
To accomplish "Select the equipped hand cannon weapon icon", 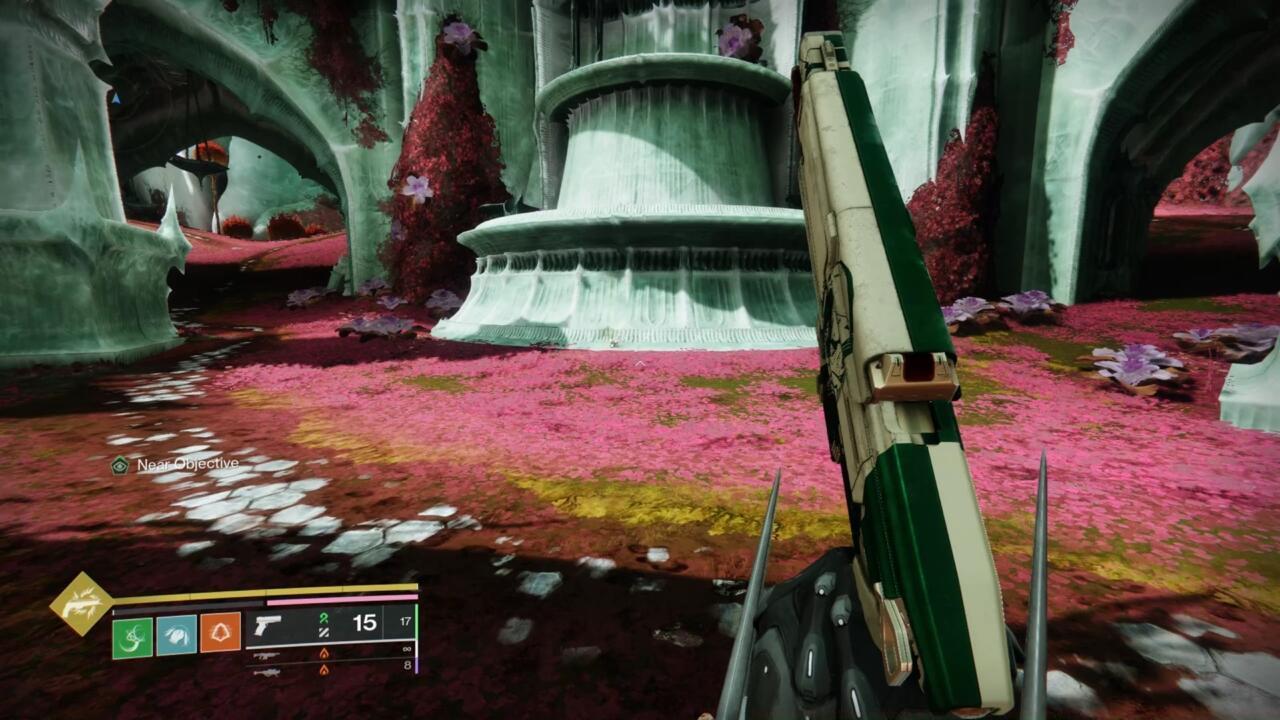I will point(268,624).
